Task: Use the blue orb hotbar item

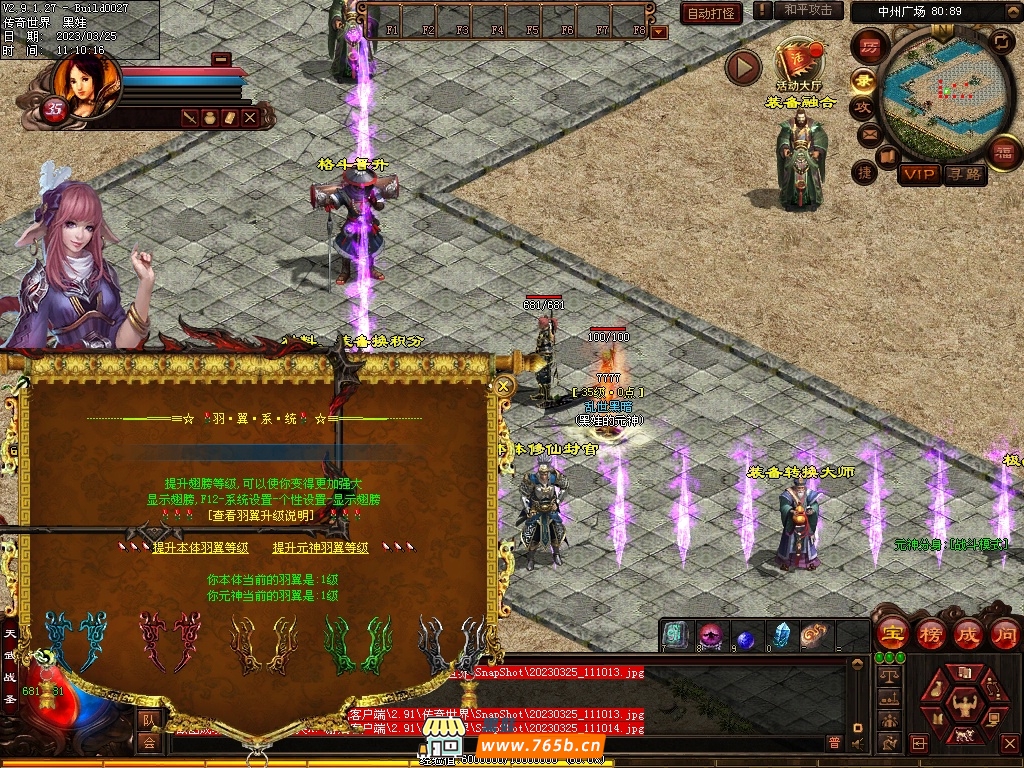Action: pyautogui.click(x=746, y=637)
